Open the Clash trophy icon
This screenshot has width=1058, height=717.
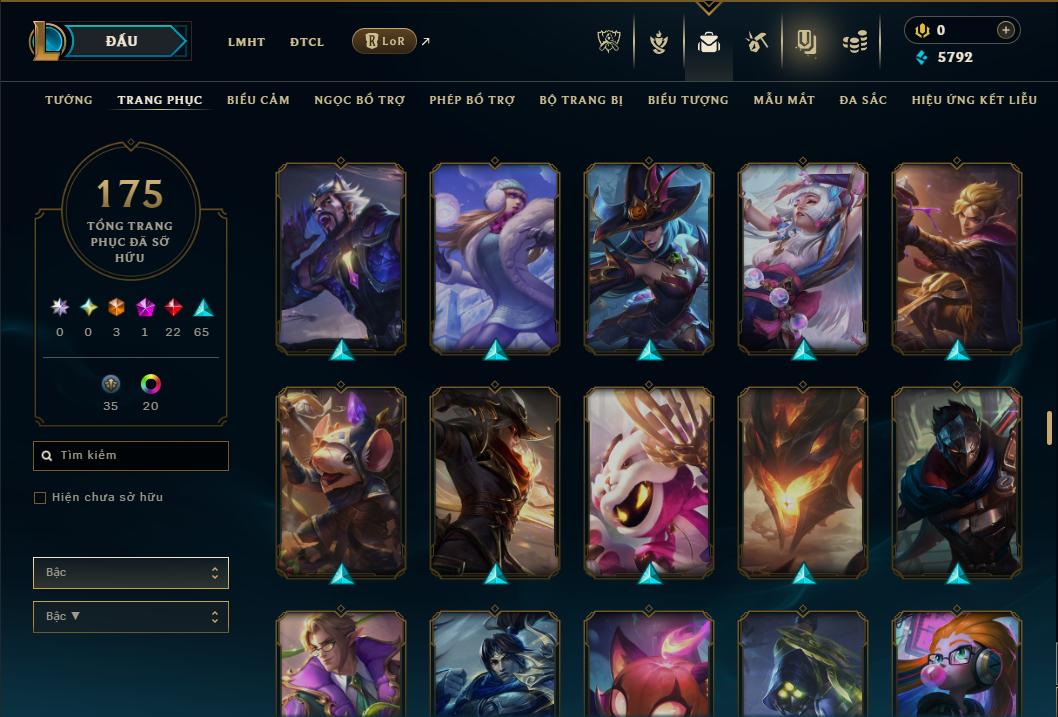[x=609, y=42]
